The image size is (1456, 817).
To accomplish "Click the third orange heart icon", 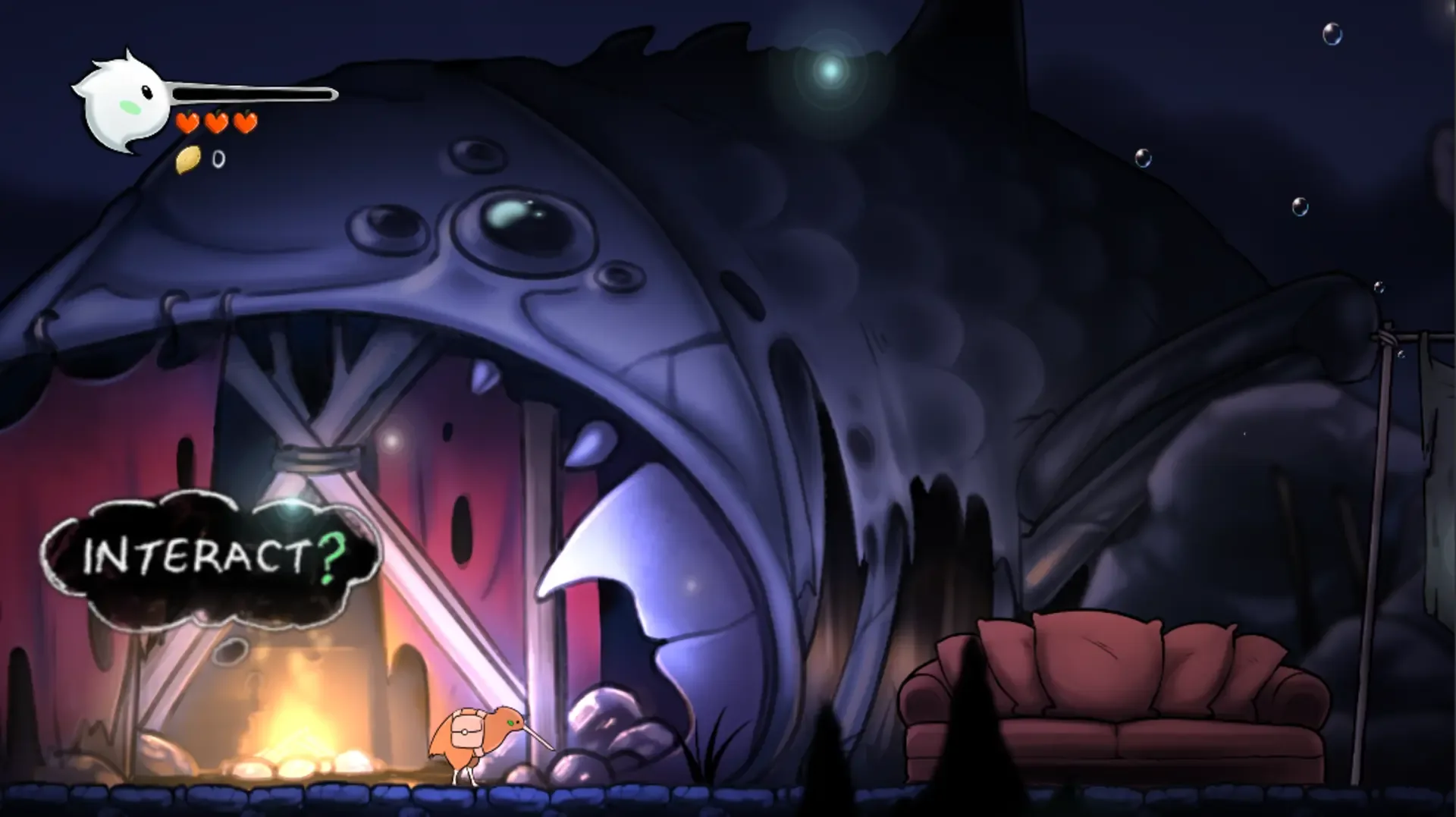I will (245, 121).
